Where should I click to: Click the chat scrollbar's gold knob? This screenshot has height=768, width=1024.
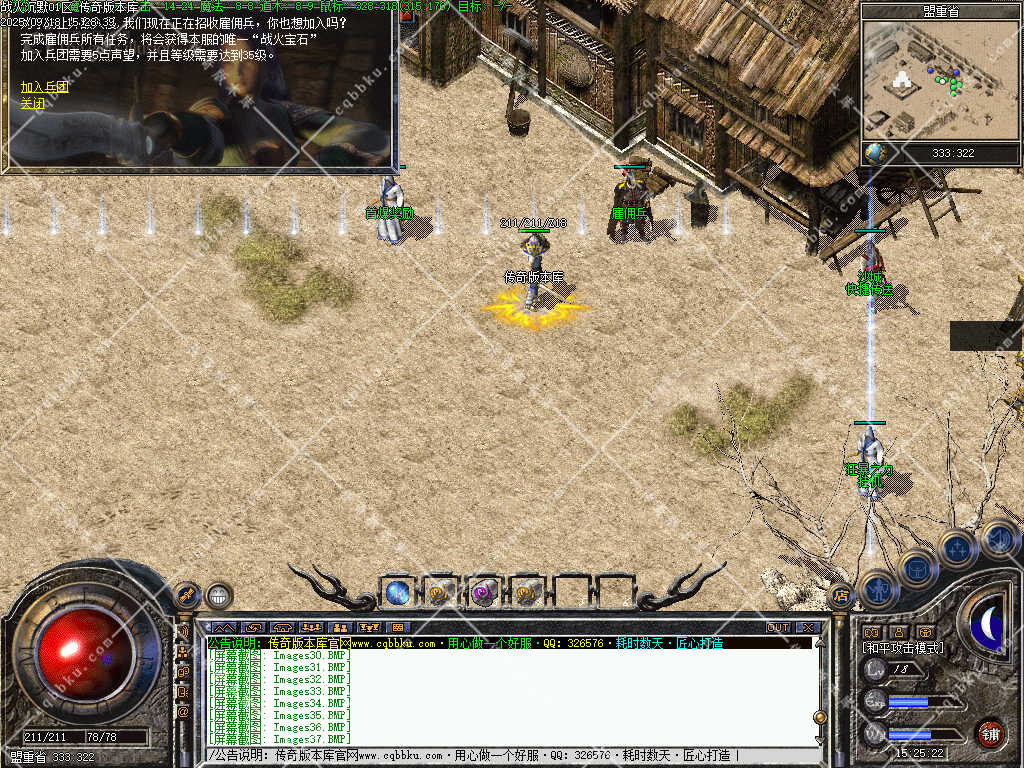[820, 717]
